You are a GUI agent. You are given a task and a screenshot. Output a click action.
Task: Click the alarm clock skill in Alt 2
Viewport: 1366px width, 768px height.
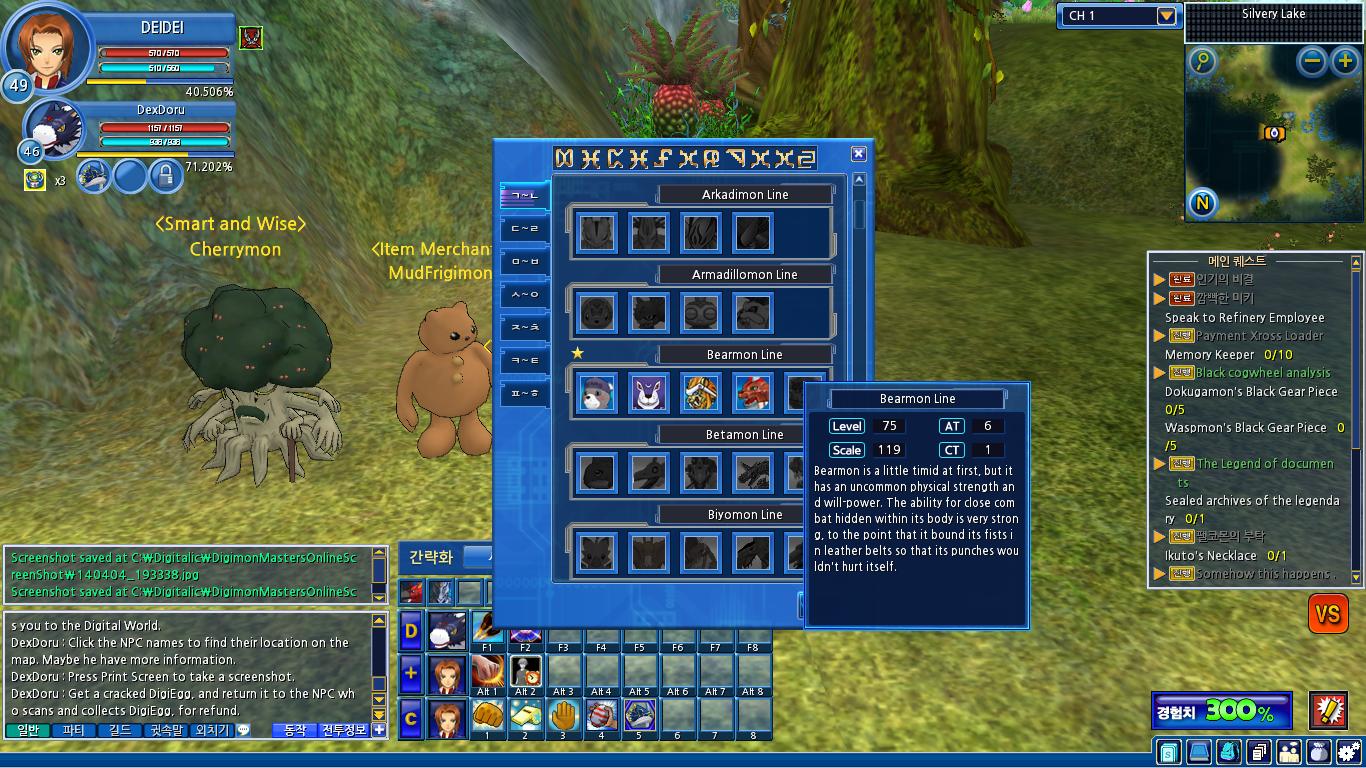point(525,671)
